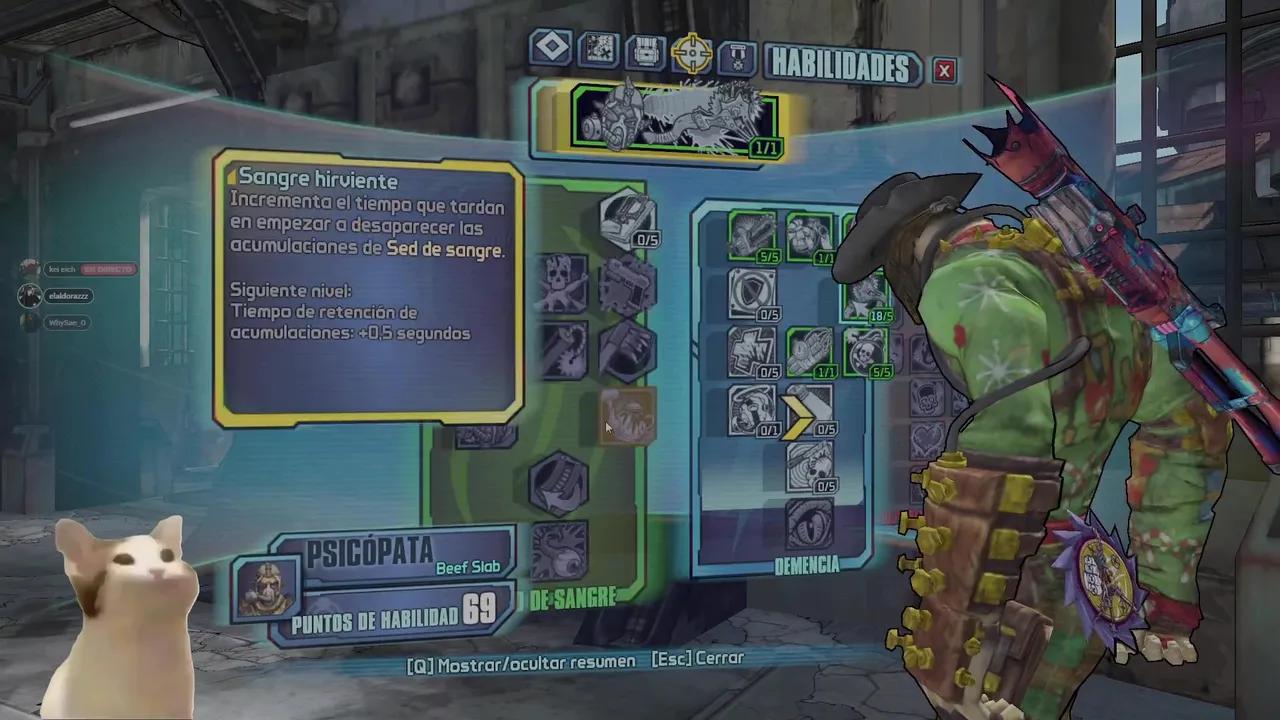Image resolution: width=1280 pixels, height=720 pixels.
Task: Choose the skull and crossbones skill
Action: tap(563, 282)
